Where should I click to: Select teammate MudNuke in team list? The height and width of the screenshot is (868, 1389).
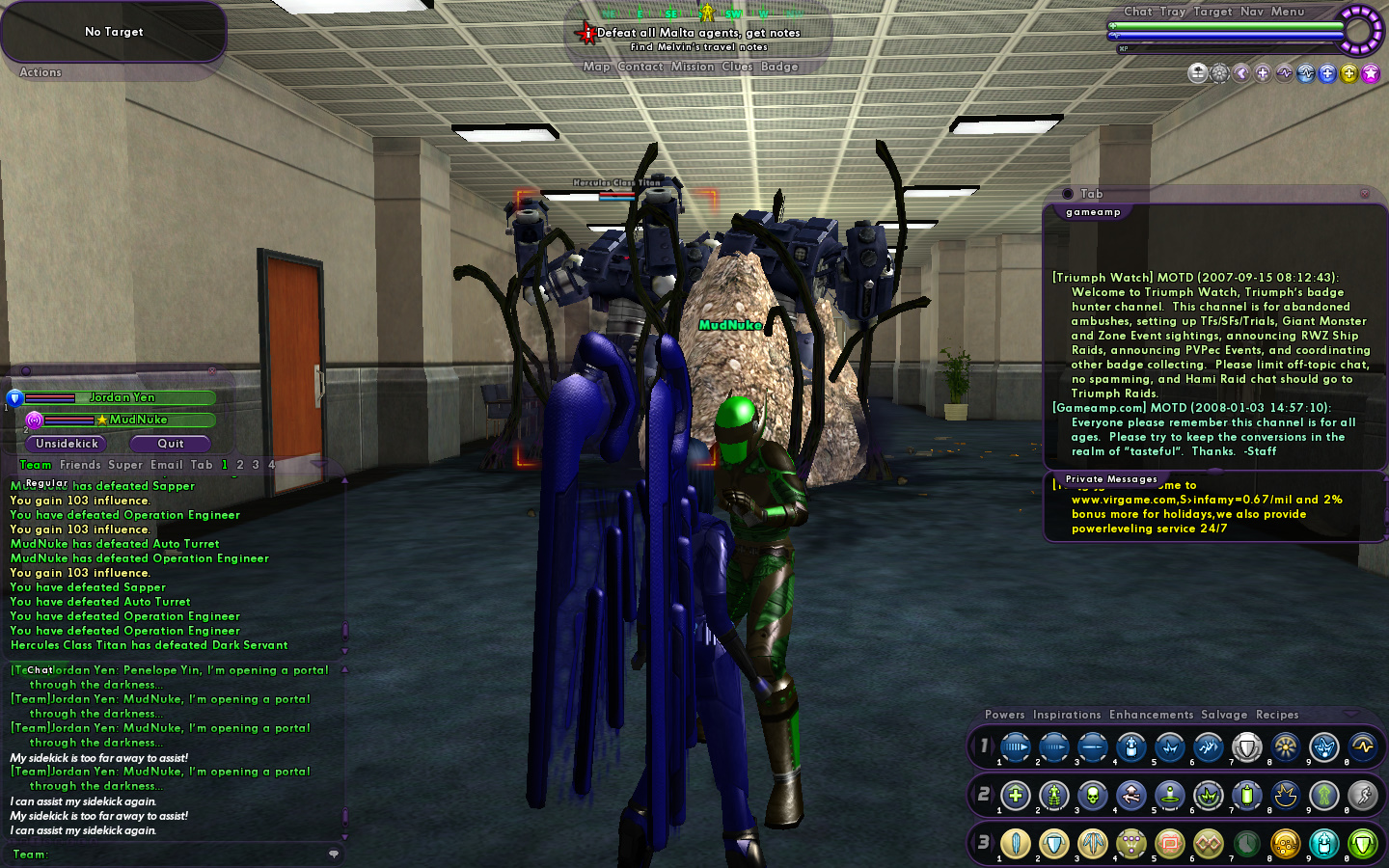[x=138, y=420]
